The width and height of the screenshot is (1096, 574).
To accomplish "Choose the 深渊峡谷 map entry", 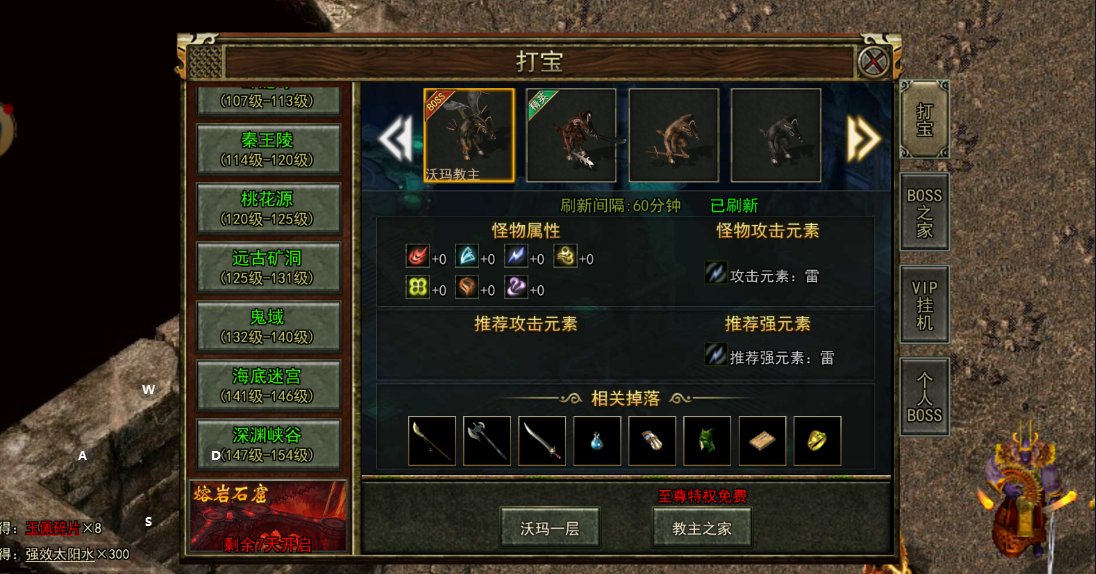I will [x=268, y=444].
